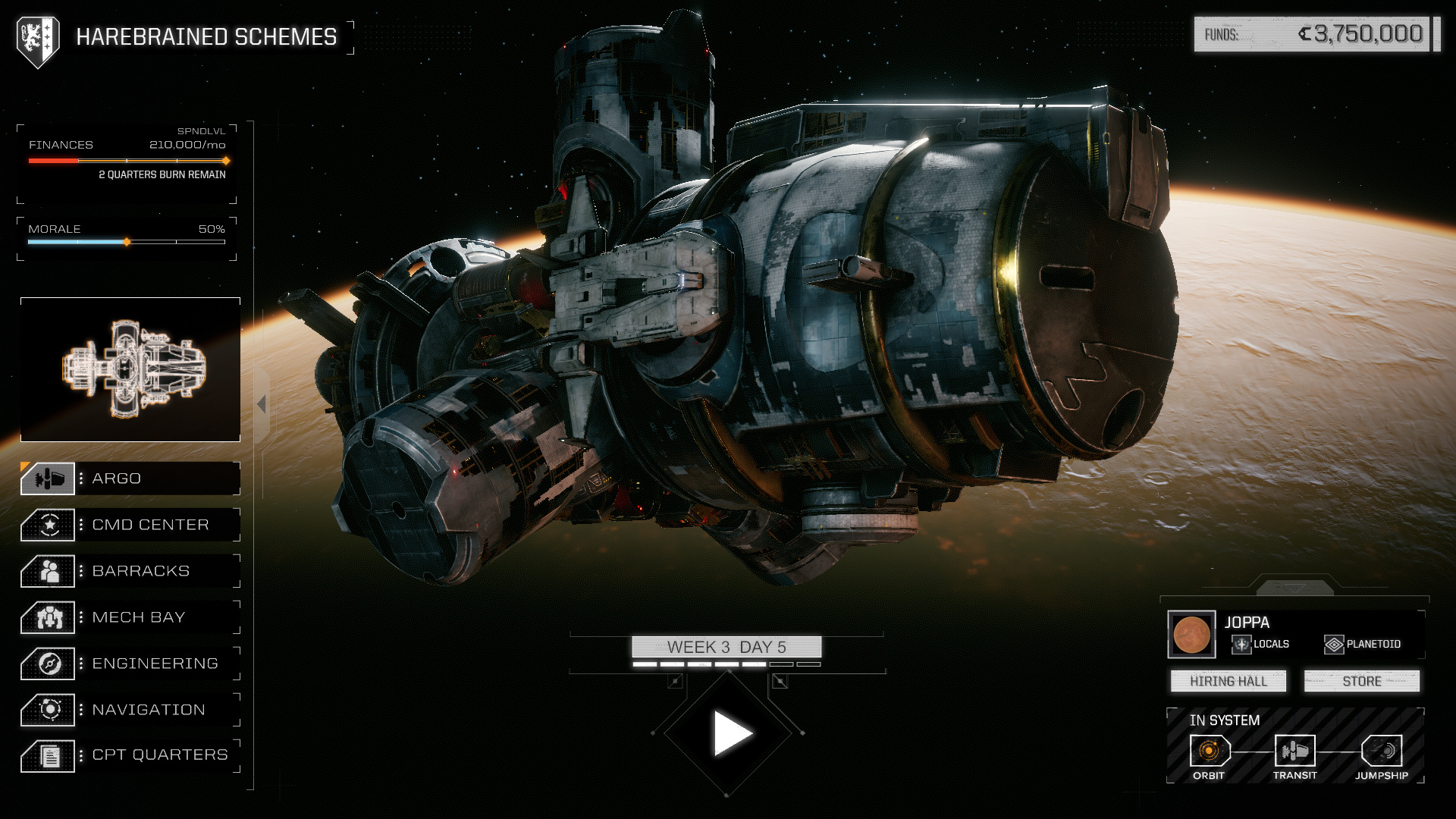The height and width of the screenshot is (819, 1456).
Task: Click the Locals icon beside Joppa
Action: pos(1241,644)
